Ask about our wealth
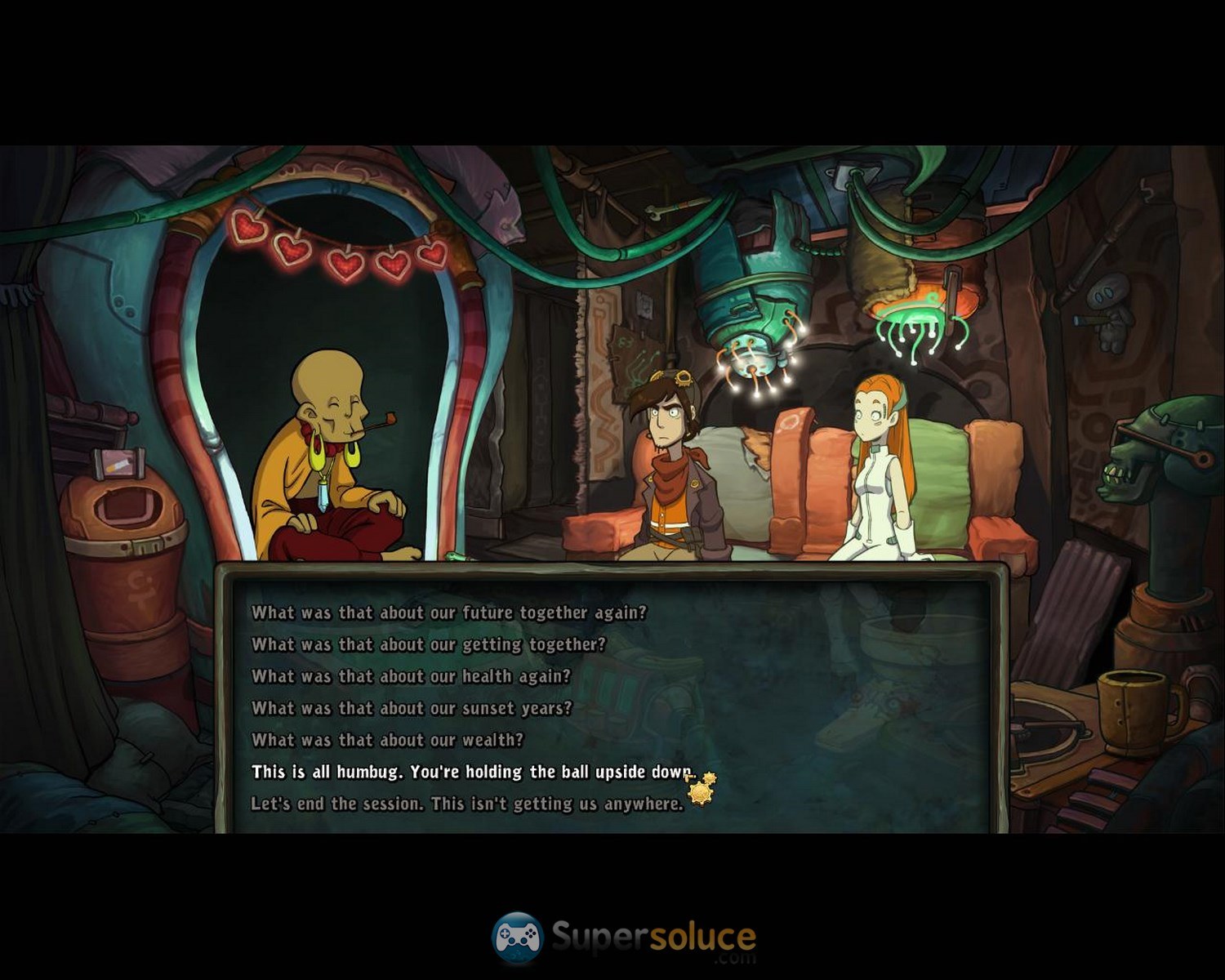This screenshot has height=980, width=1225. click(x=387, y=740)
